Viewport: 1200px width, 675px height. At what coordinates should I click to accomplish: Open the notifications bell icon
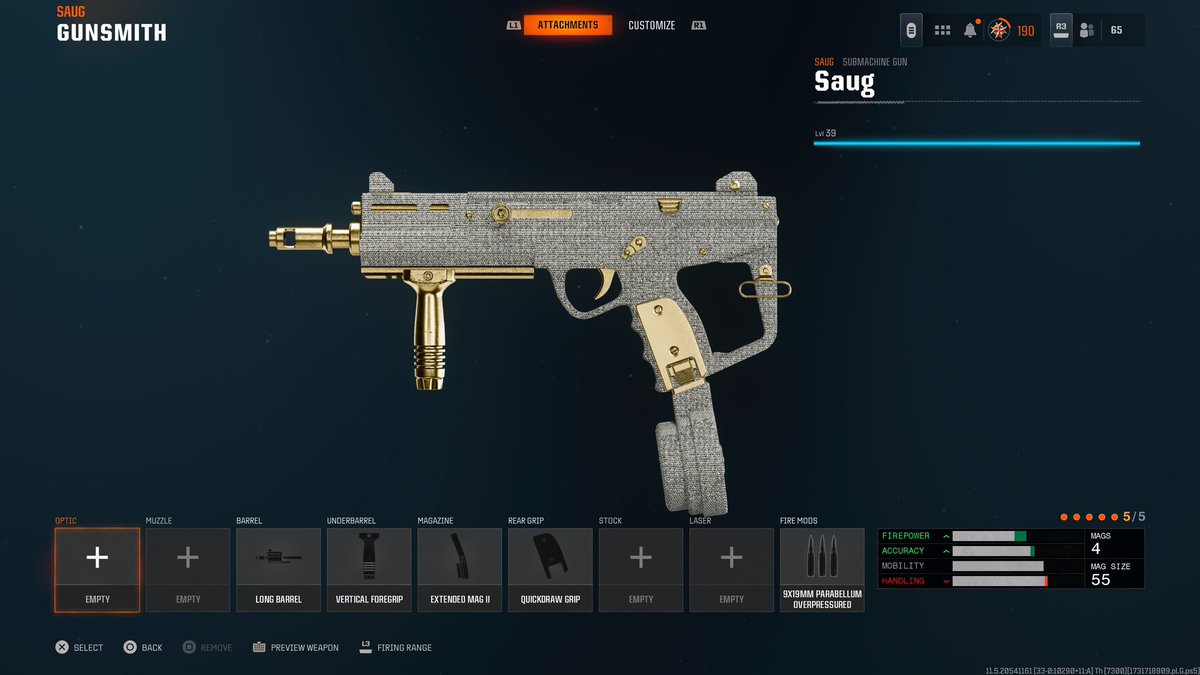(x=970, y=30)
